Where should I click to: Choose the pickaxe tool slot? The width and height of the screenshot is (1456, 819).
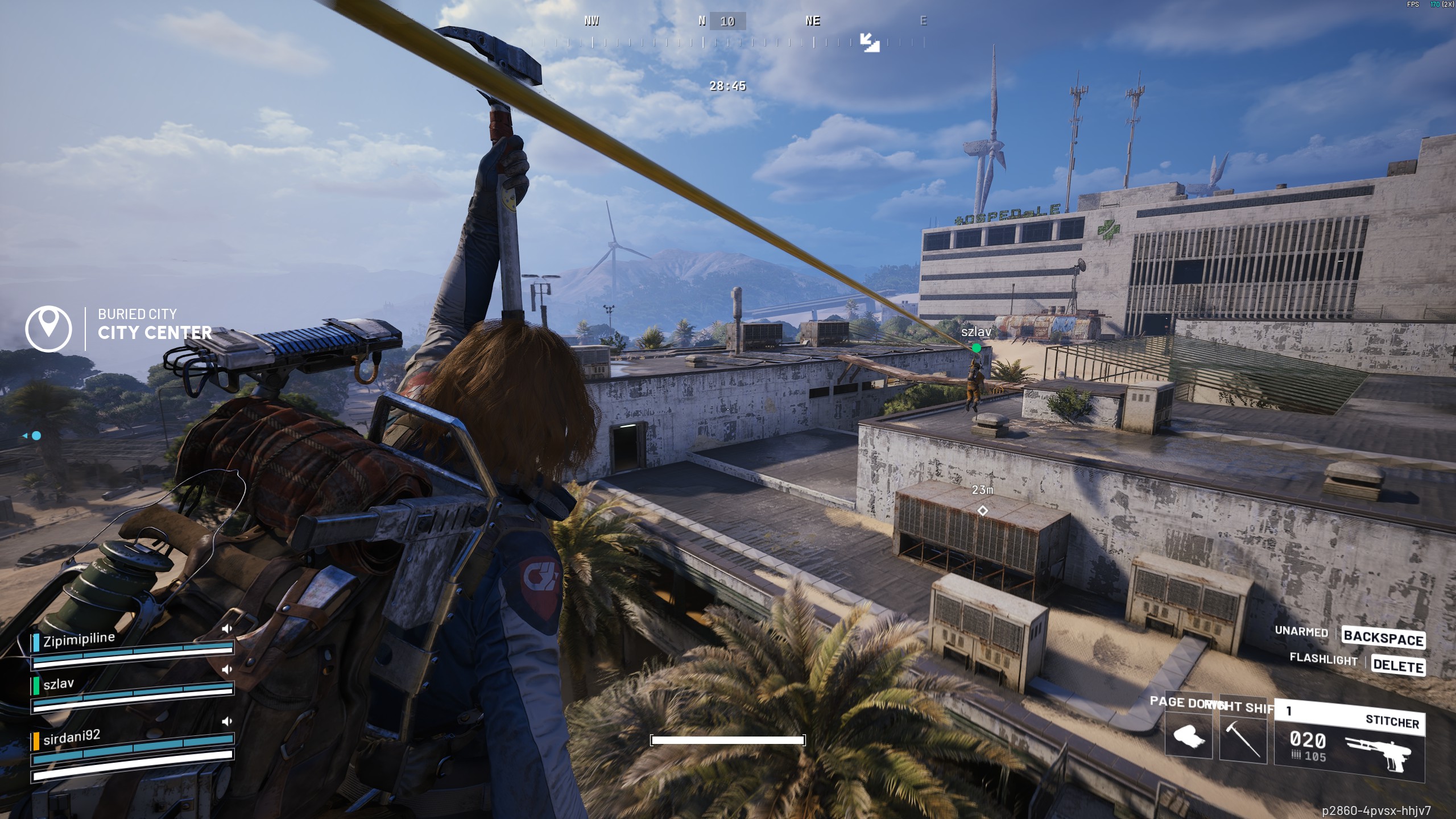click(x=1243, y=738)
